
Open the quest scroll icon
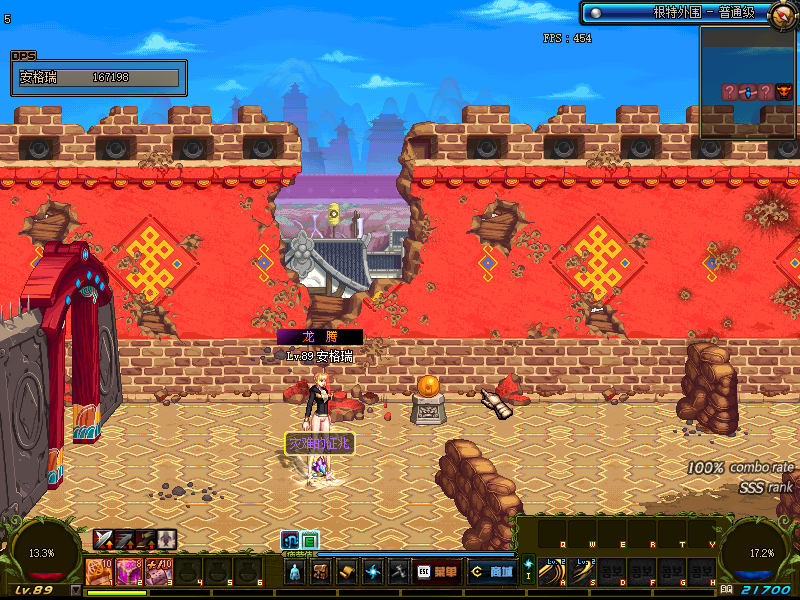(347, 572)
